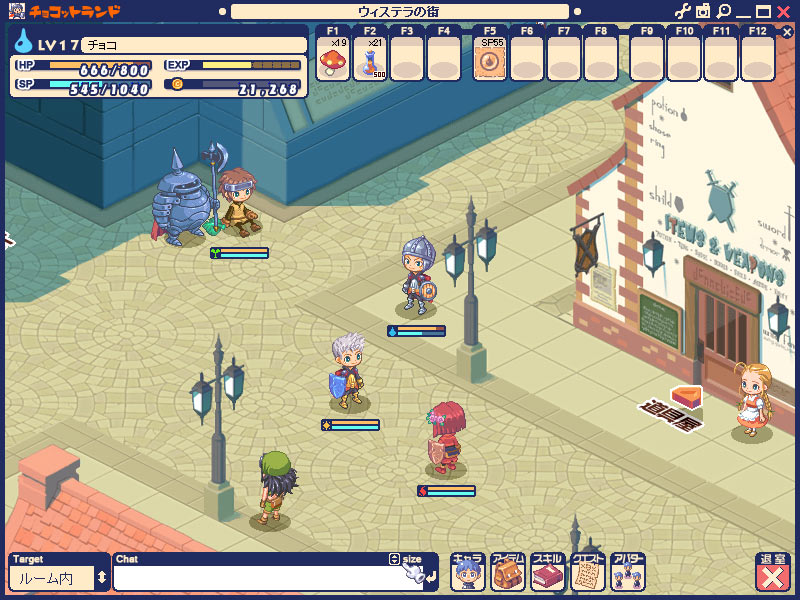Open the skill (スキル) book
The image size is (800, 600).
[547, 573]
